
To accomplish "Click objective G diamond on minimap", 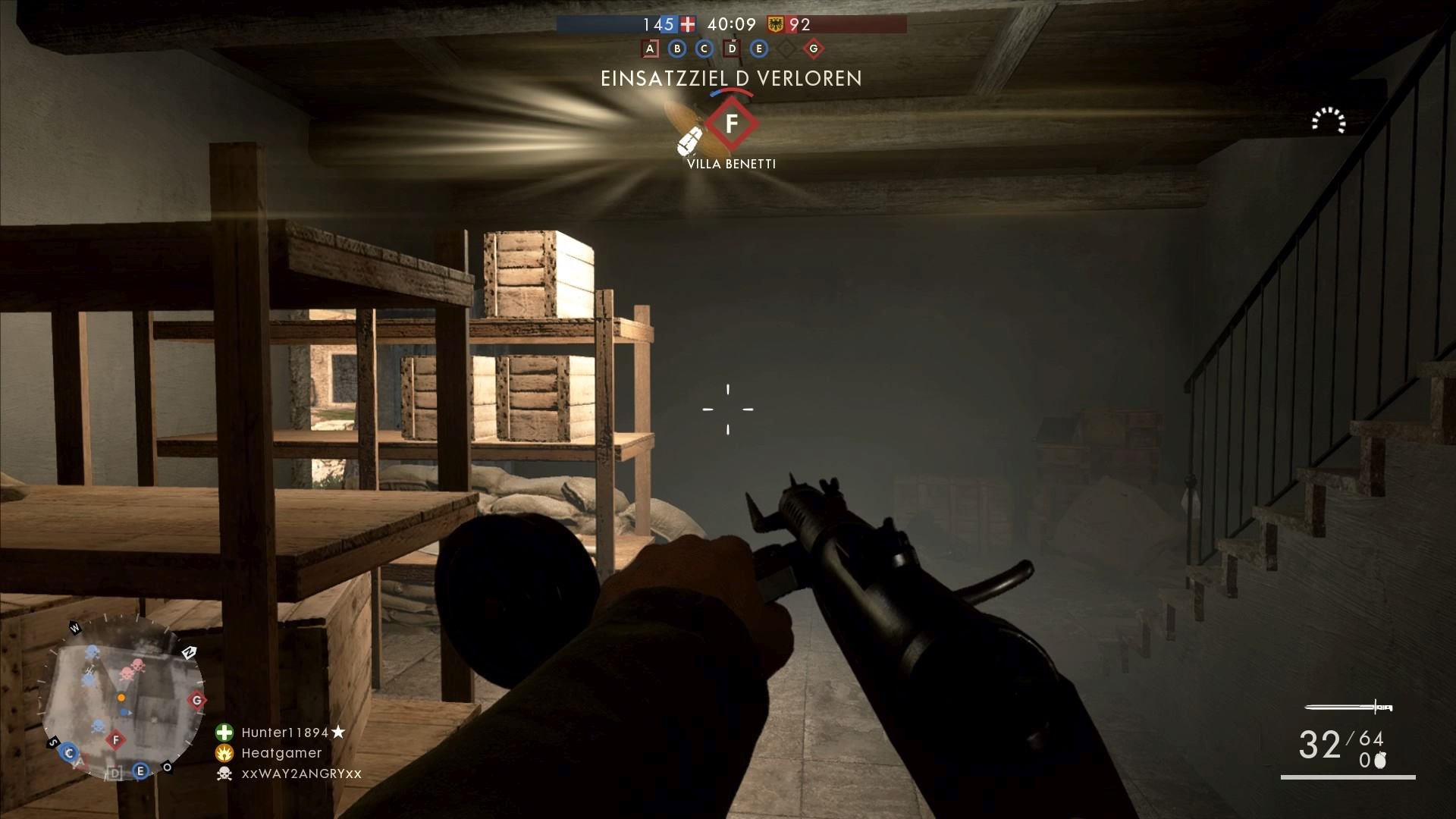I will coord(196,701).
